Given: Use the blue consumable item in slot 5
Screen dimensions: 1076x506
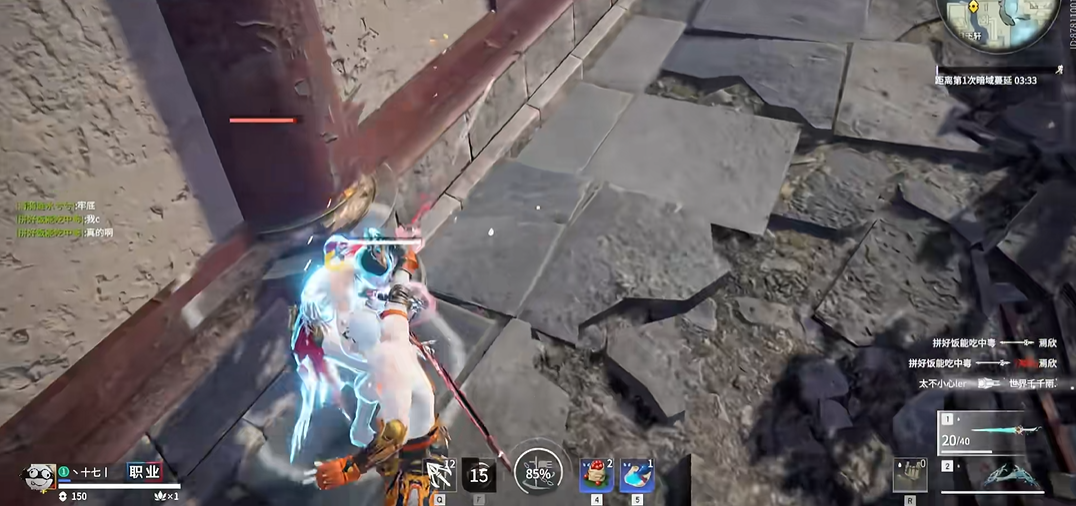Looking at the screenshot, I should (637, 475).
